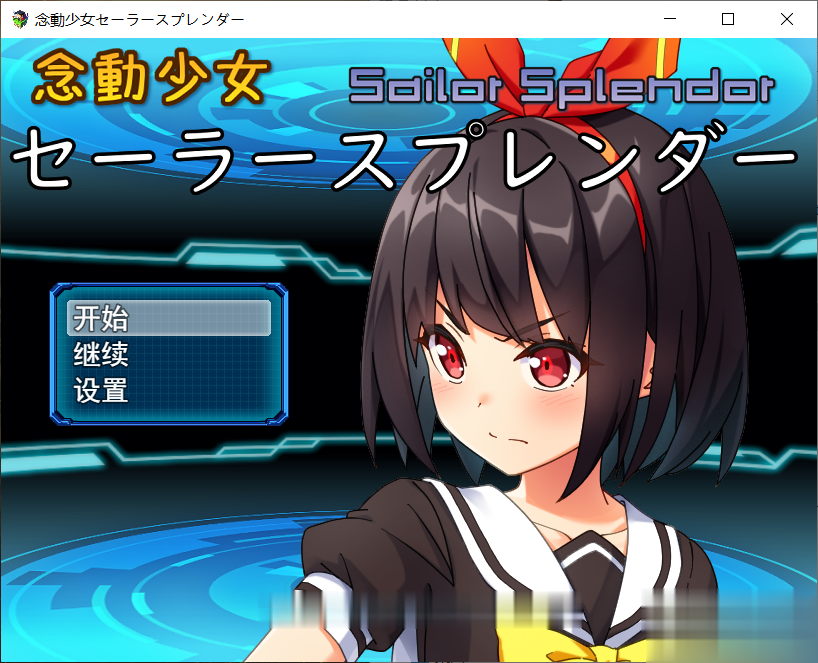Select 开始 to start a new game
The height and width of the screenshot is (663, 818).
(168, 318)
